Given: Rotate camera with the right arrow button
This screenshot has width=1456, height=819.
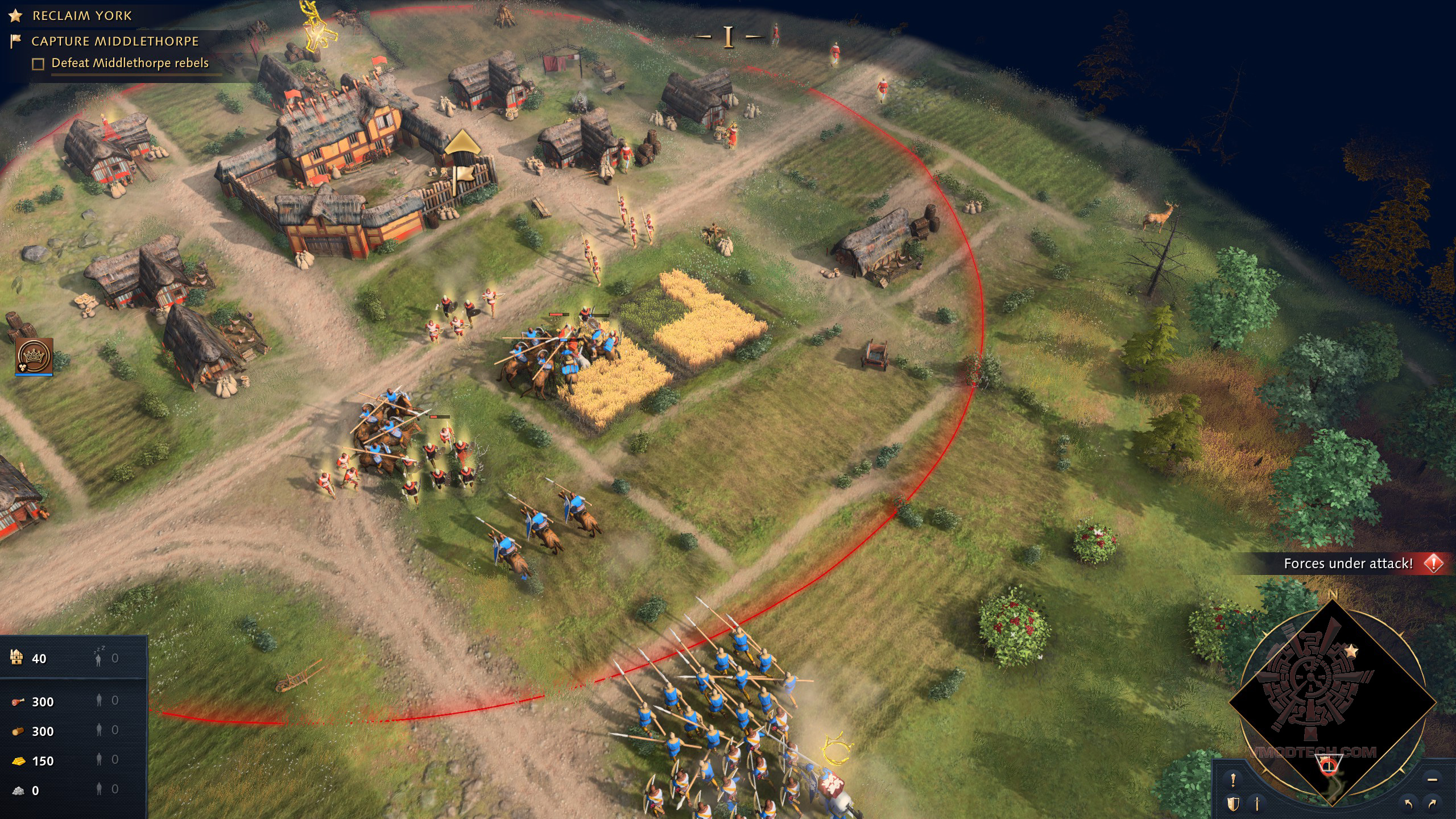Looking at the screenshot, I should click(x=1432, y=804).
